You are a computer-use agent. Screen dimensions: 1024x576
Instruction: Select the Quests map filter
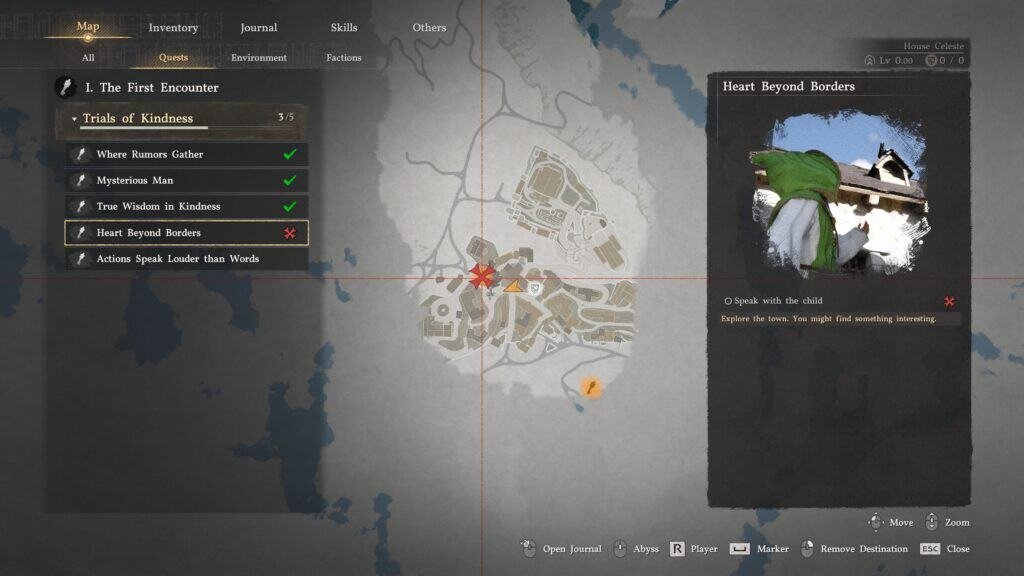[173, 58]
